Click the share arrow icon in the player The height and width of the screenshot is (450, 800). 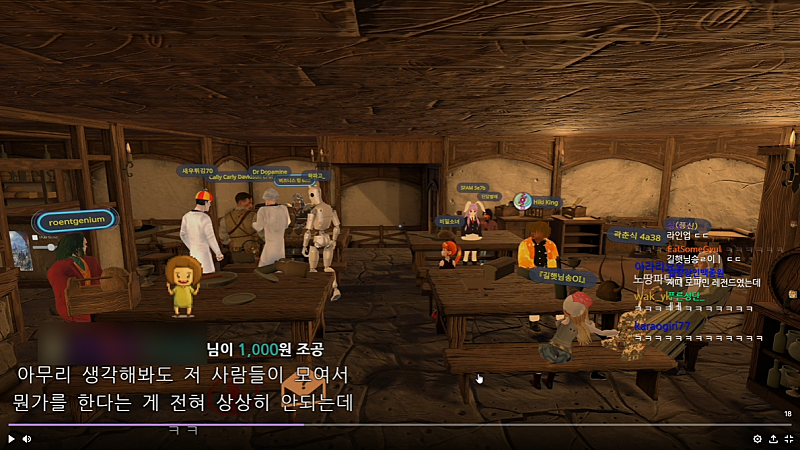[x=772, y=438]
